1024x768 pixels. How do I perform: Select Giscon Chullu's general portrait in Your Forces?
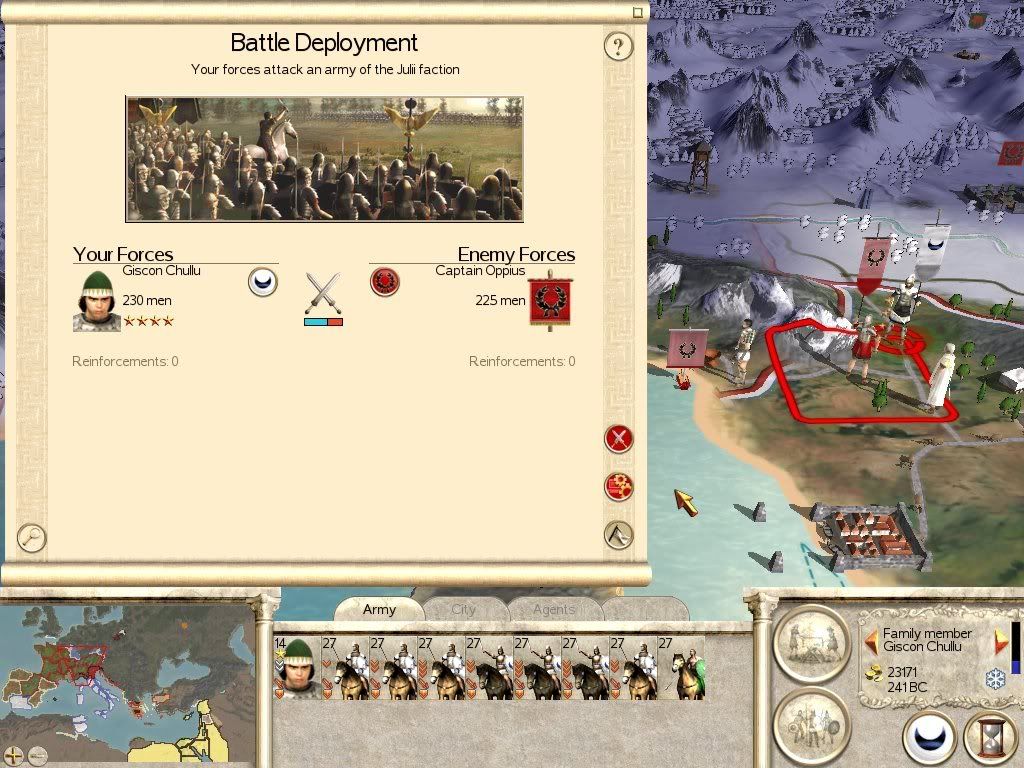[97, 302]
